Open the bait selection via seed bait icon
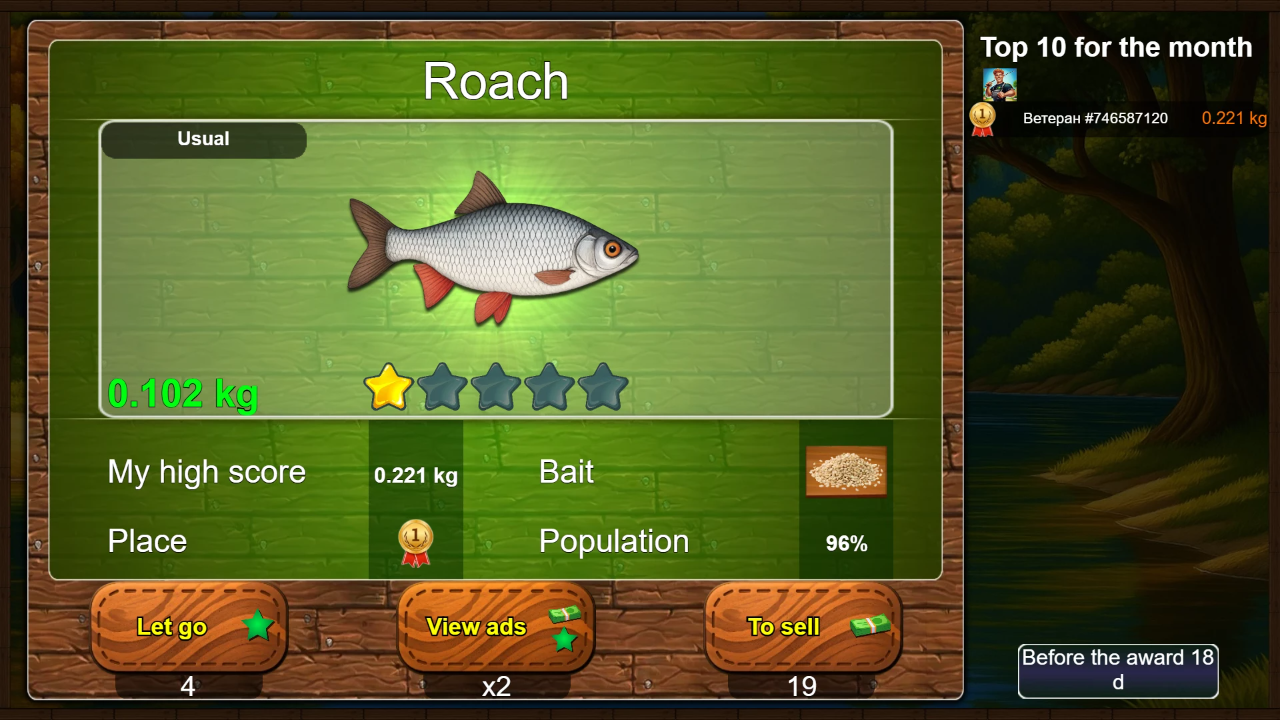Screen dimensions: 1280x720 tap(846, 471)
